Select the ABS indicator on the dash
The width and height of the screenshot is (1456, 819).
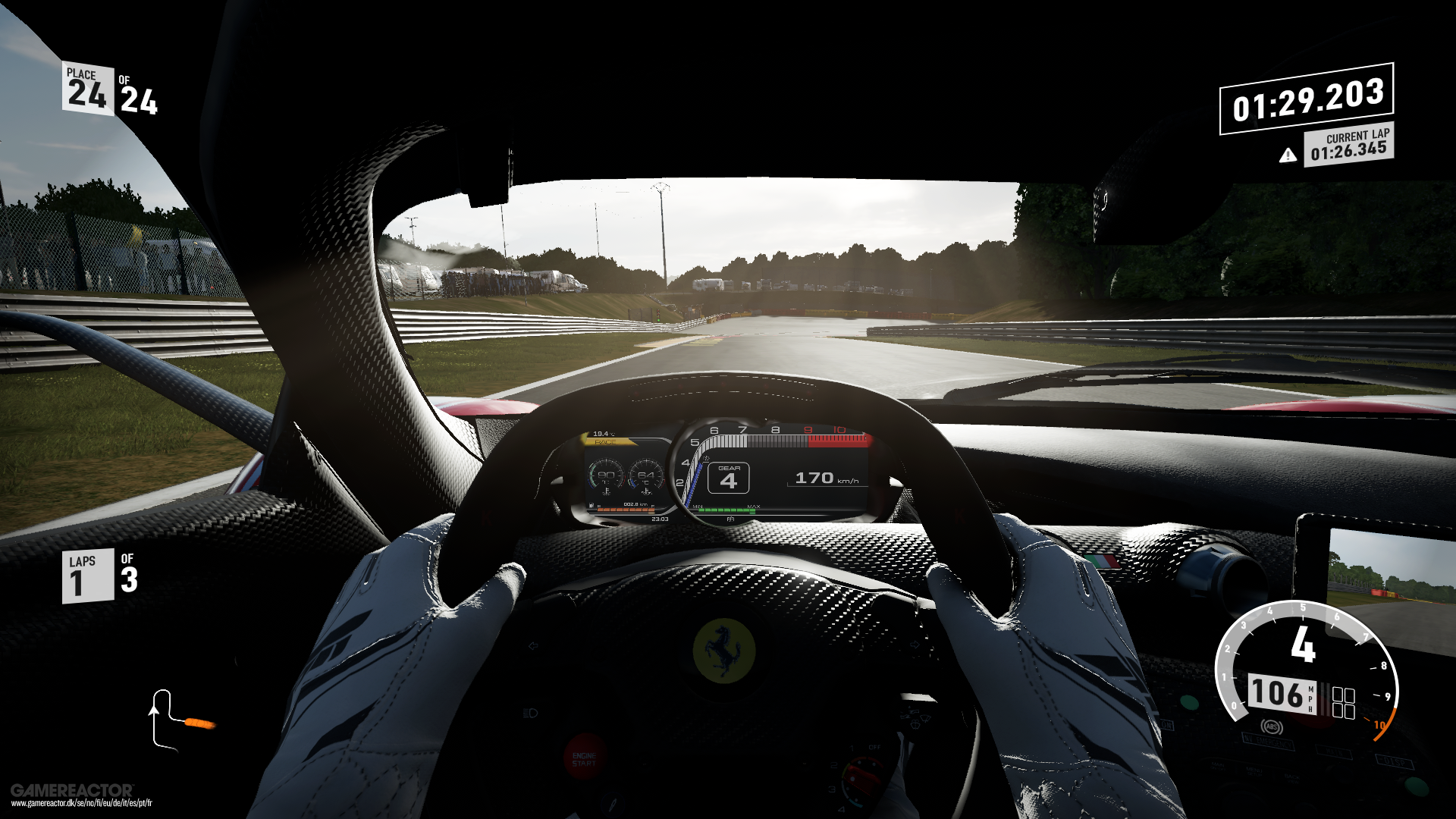coord(1272,726)
